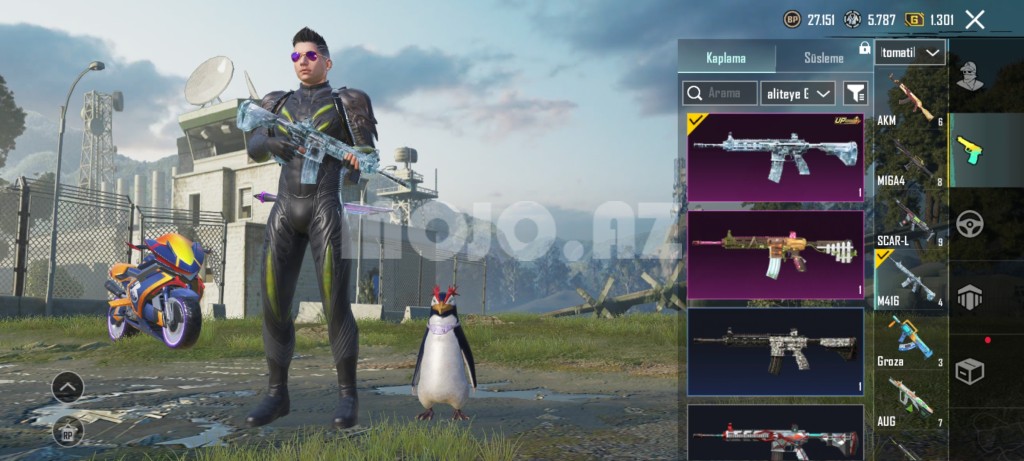Open the crate box category
The image size is (1024, 461).
tap(970, 371)
